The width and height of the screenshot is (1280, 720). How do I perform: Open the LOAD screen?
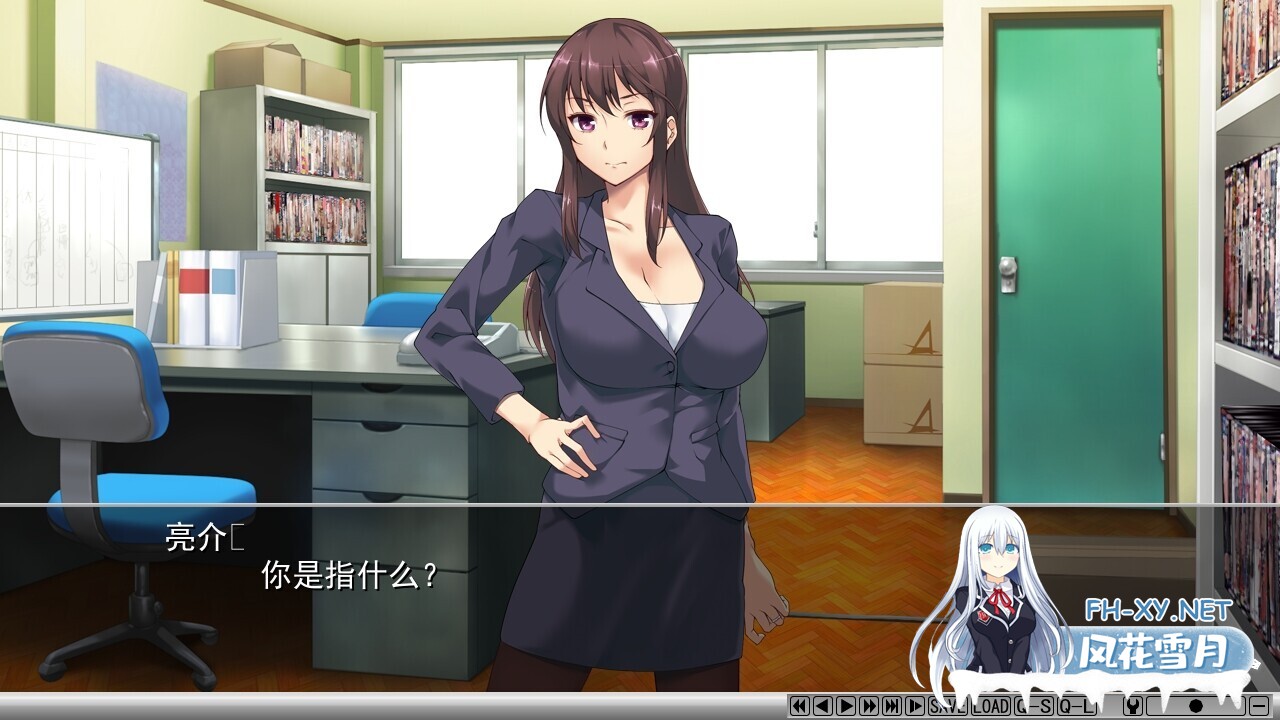click(990, 706)
